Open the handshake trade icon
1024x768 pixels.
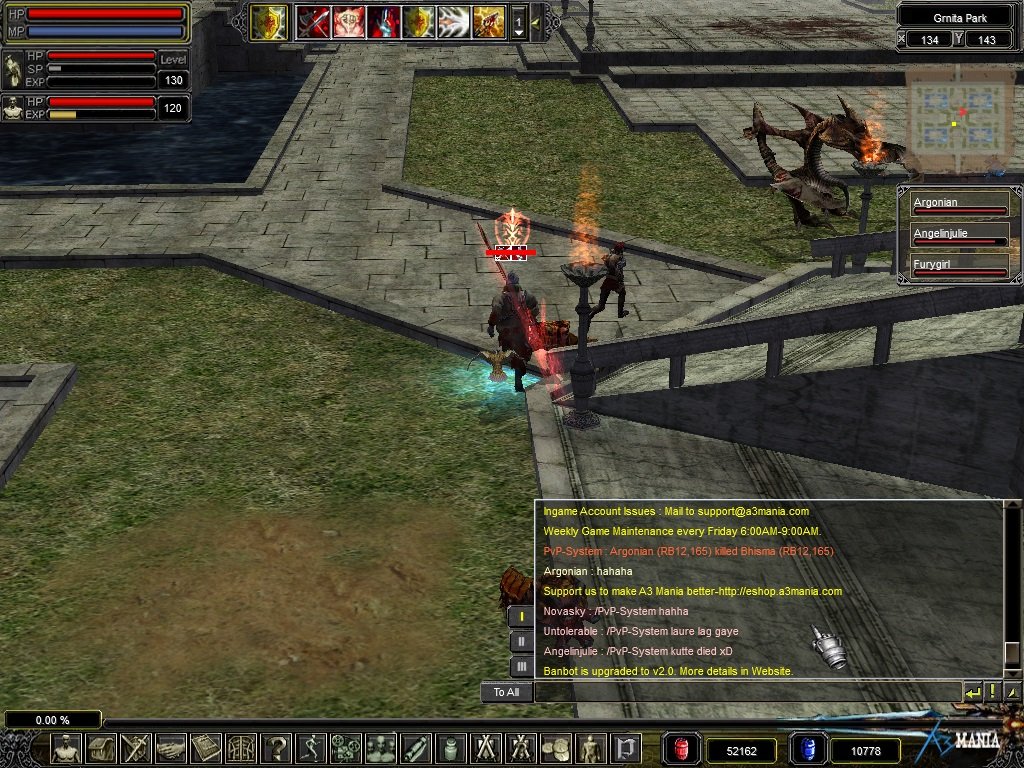[x=171, y=747]
